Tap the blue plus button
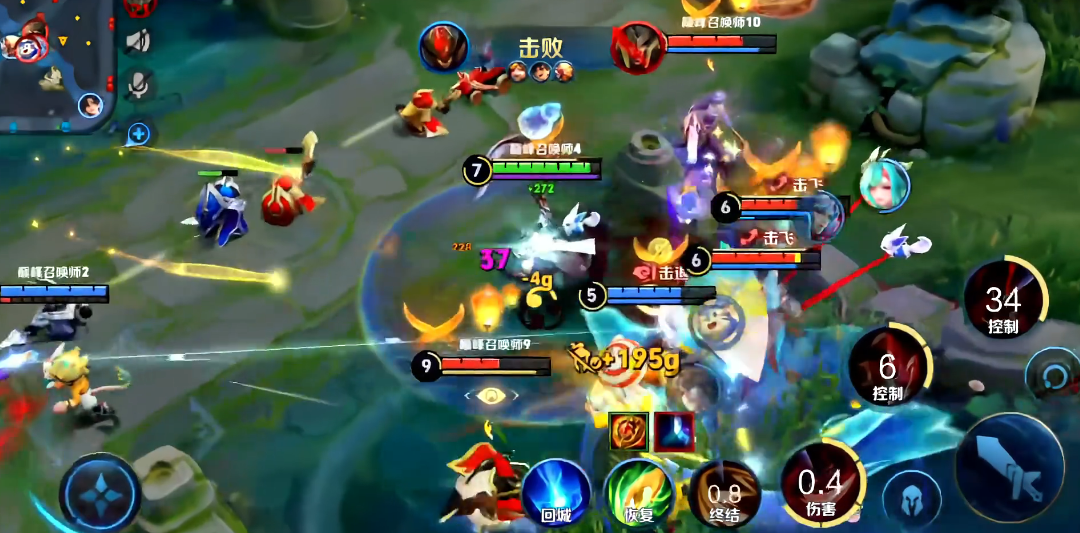The width and height of the screenshot is (1080, 533). [x=138, y=132]
